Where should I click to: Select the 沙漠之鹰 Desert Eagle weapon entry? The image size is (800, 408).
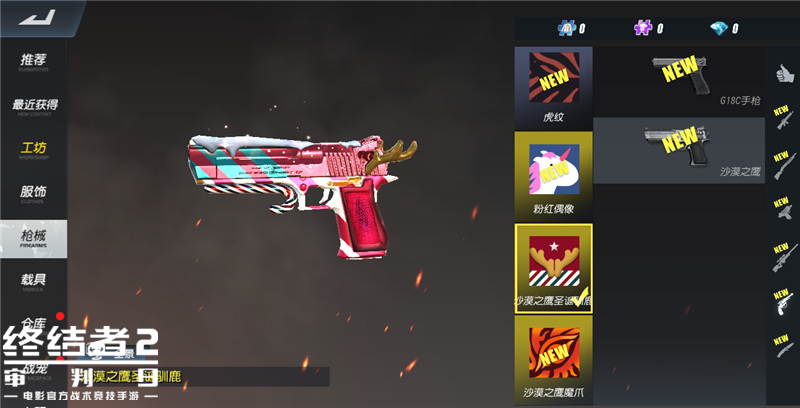pos(680,150)
